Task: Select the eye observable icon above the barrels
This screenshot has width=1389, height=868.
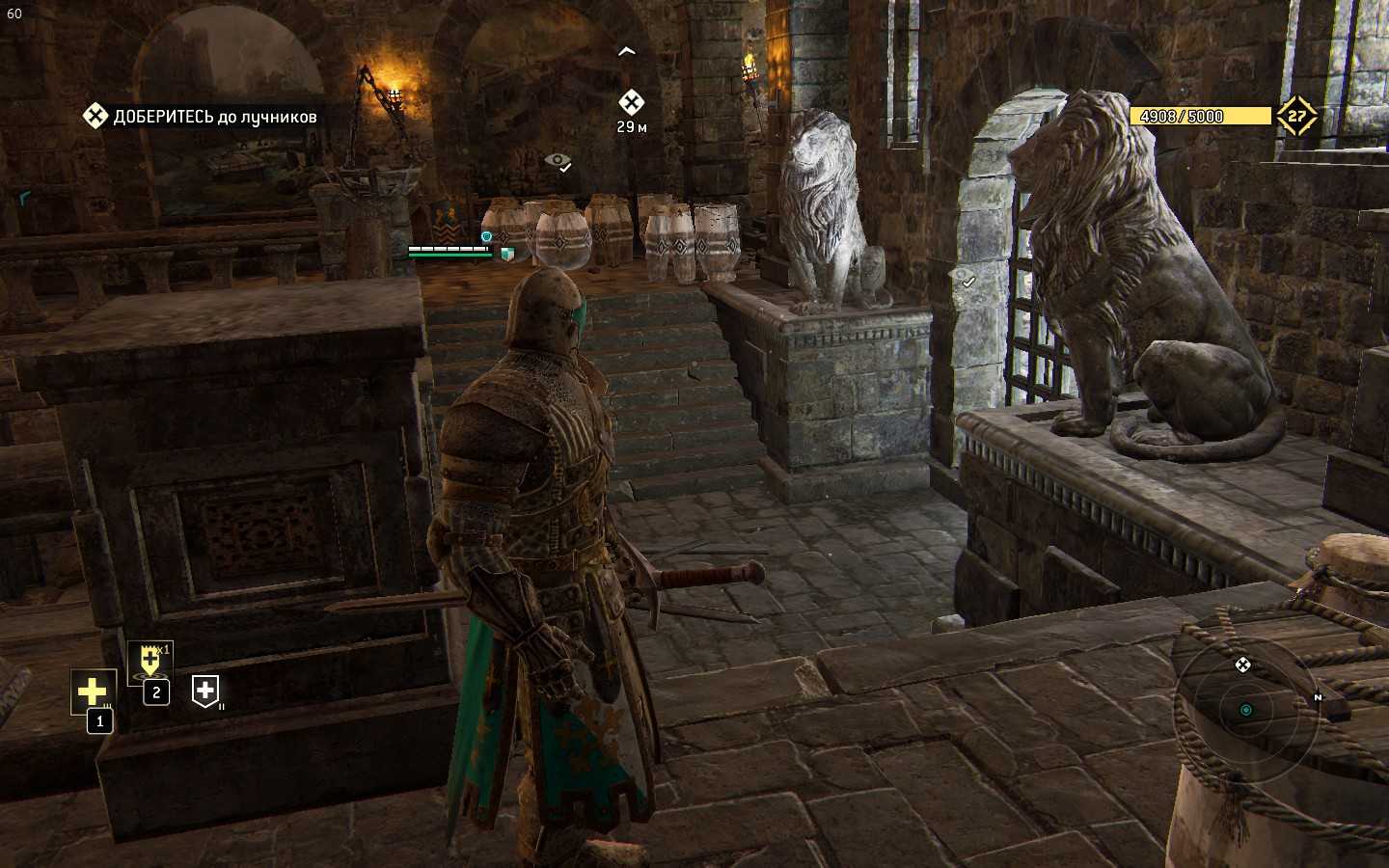Action: pyautogui.click(x=558, y=161)
